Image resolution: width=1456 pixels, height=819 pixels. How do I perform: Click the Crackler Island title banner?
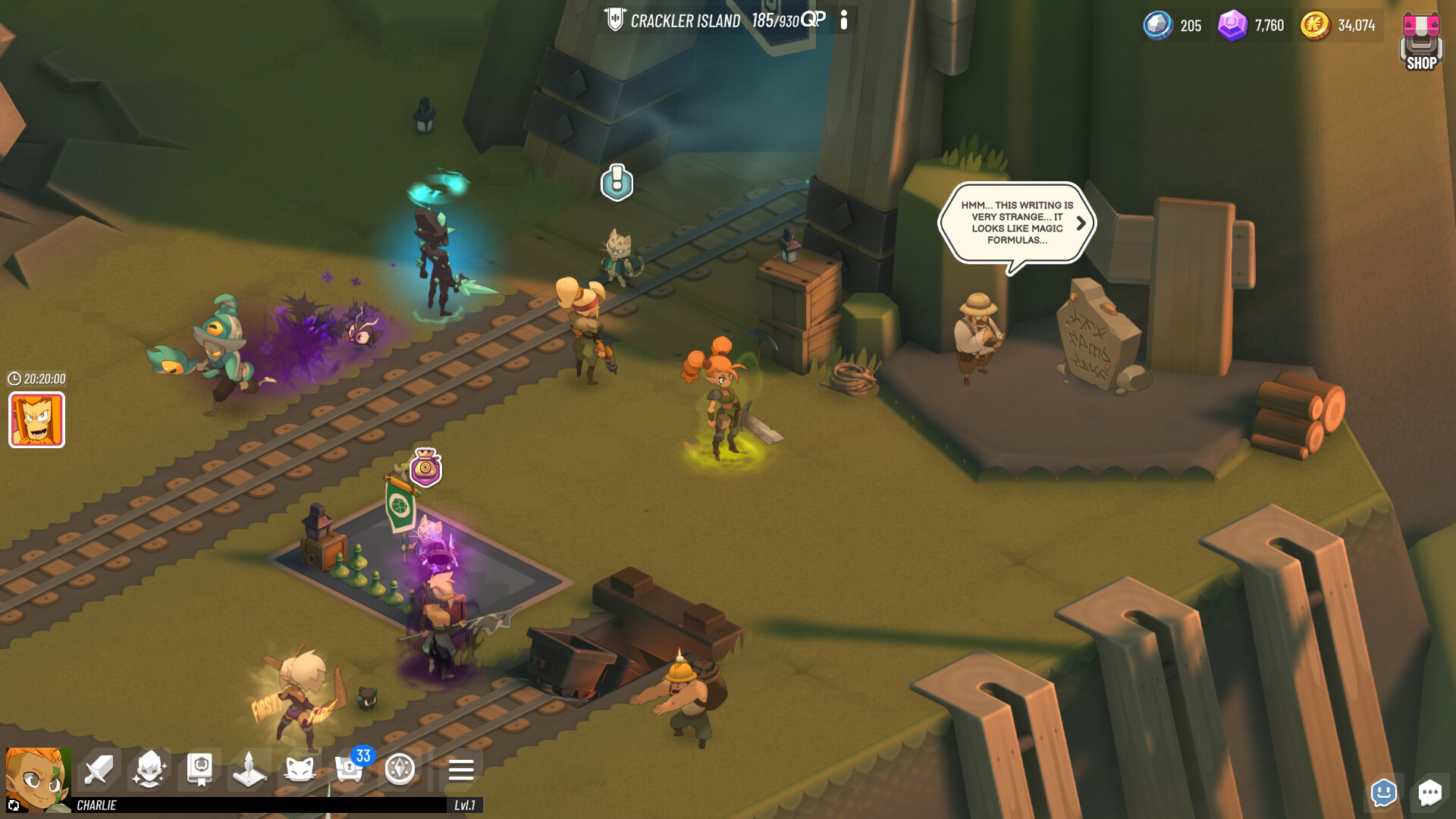pos(684,20)
